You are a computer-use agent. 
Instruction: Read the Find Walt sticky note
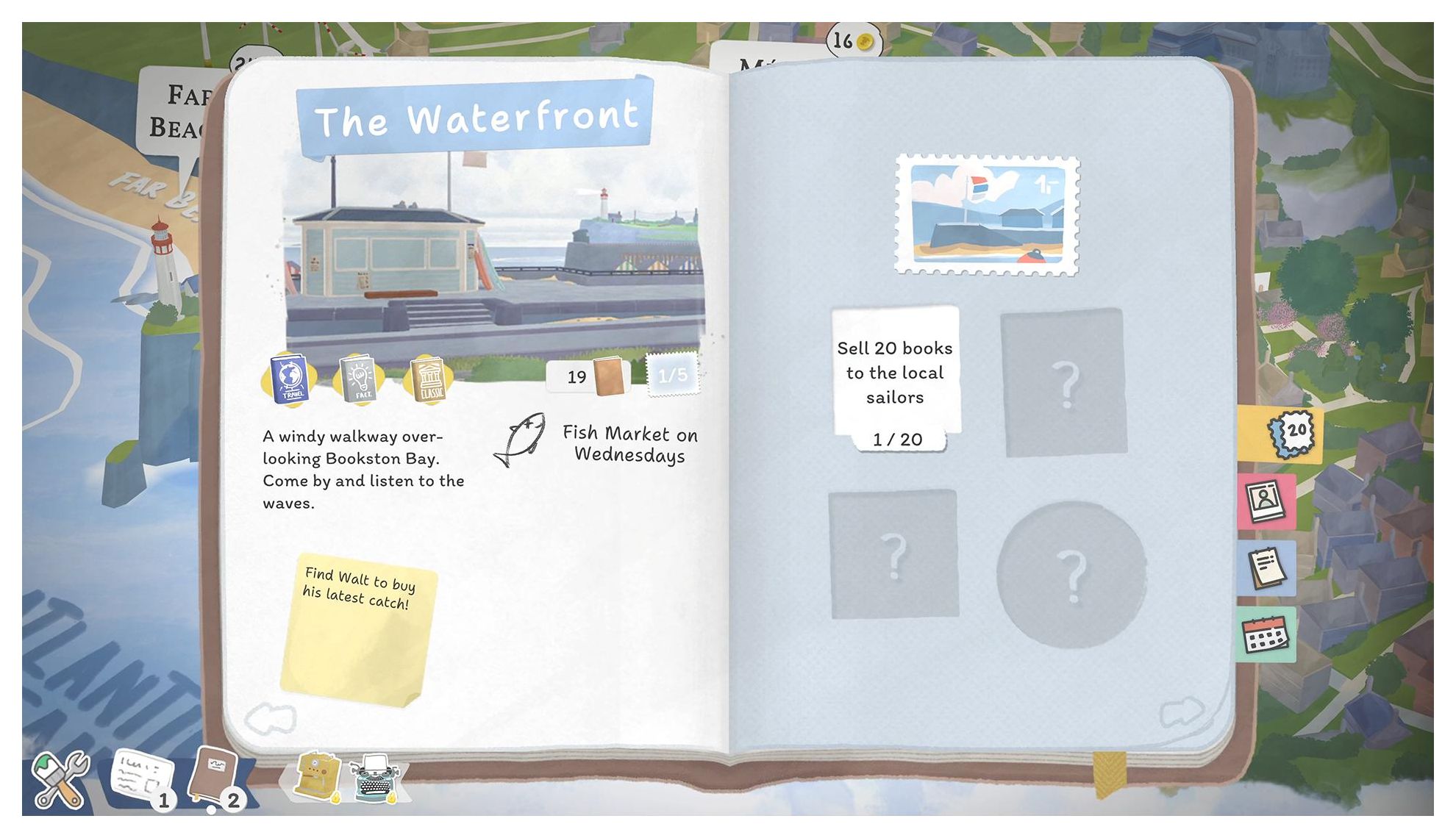click(x=357, y=629)
